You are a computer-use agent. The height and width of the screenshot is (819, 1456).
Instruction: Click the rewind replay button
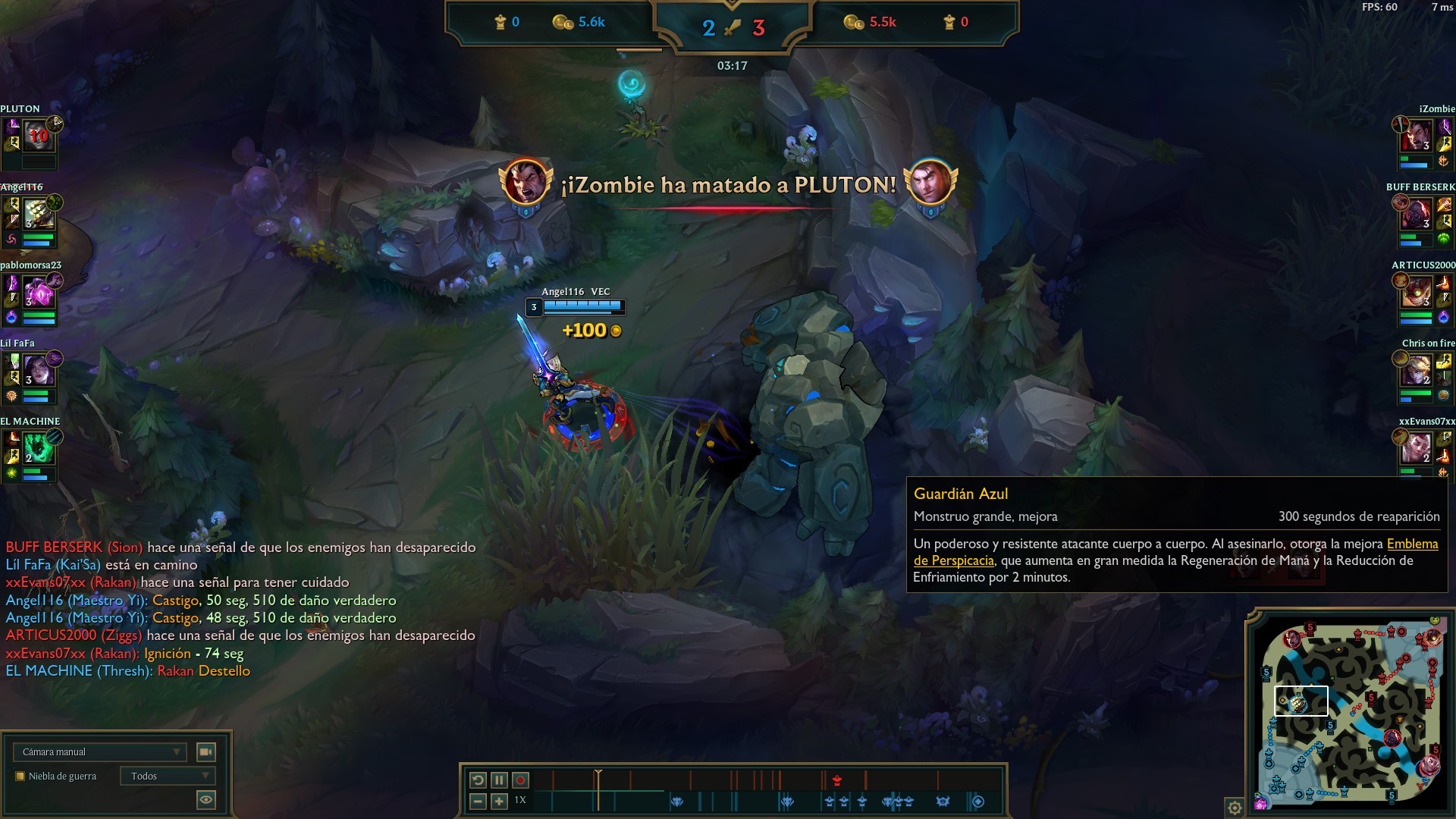478,780
